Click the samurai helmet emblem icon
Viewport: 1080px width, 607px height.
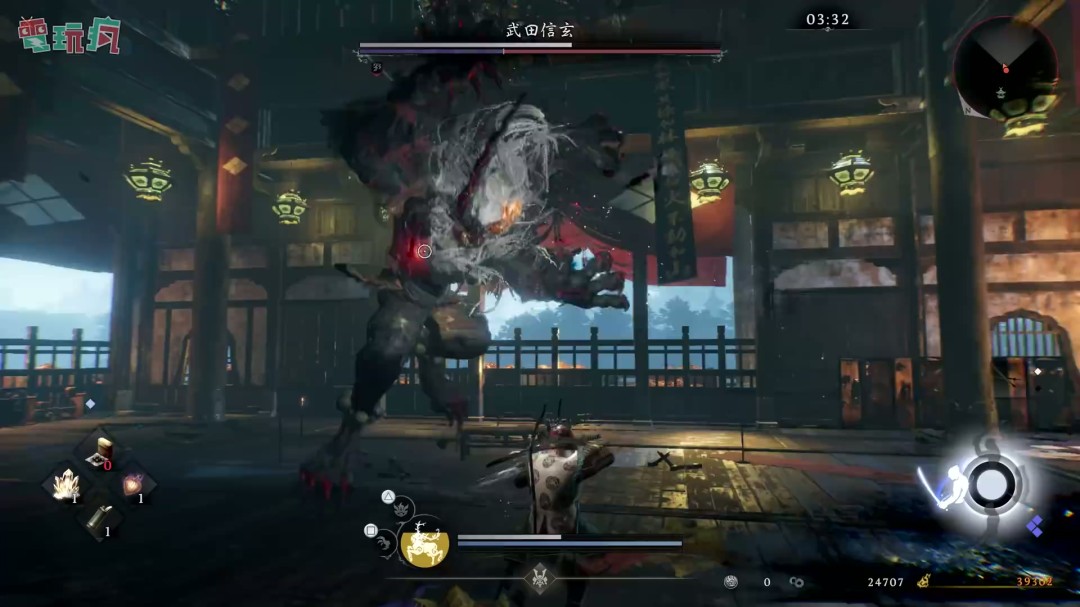point(541,577)
